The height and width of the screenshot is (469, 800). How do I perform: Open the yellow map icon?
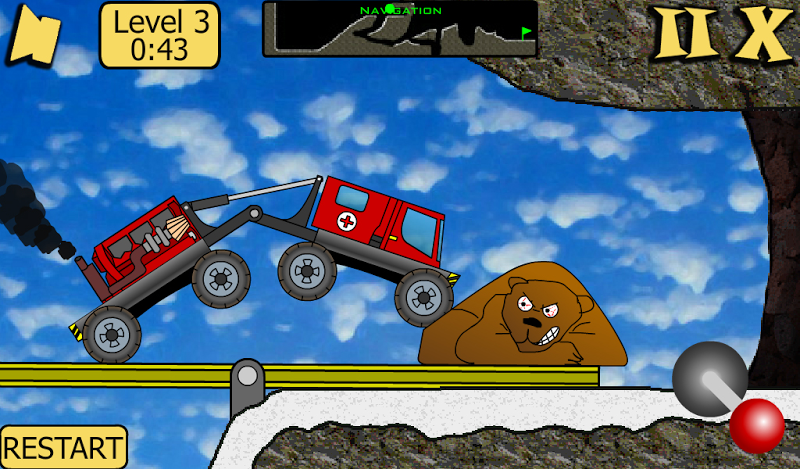tap(34, 37)
